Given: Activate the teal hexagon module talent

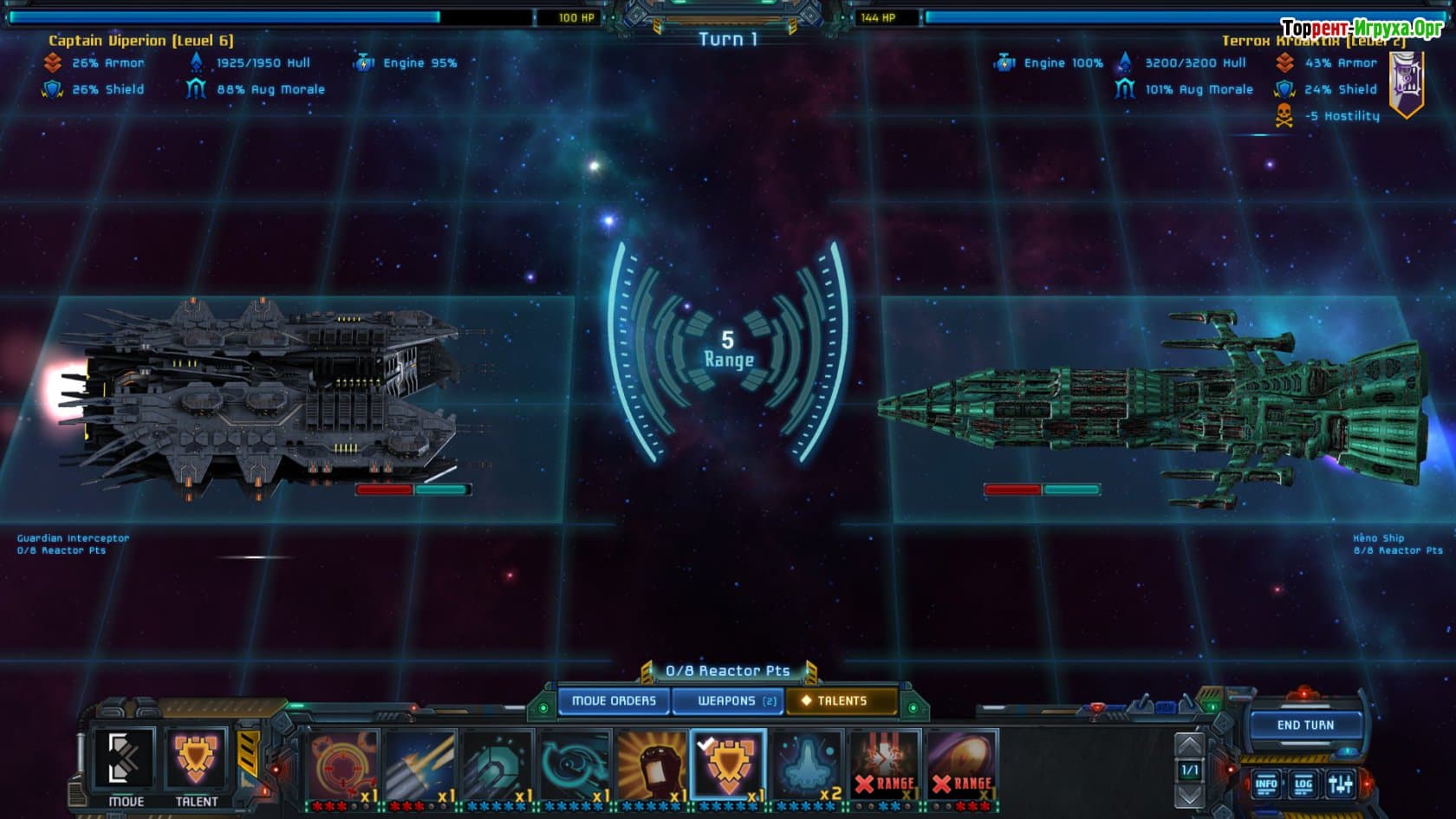Looking at the screenshot, I should (497, 764).
